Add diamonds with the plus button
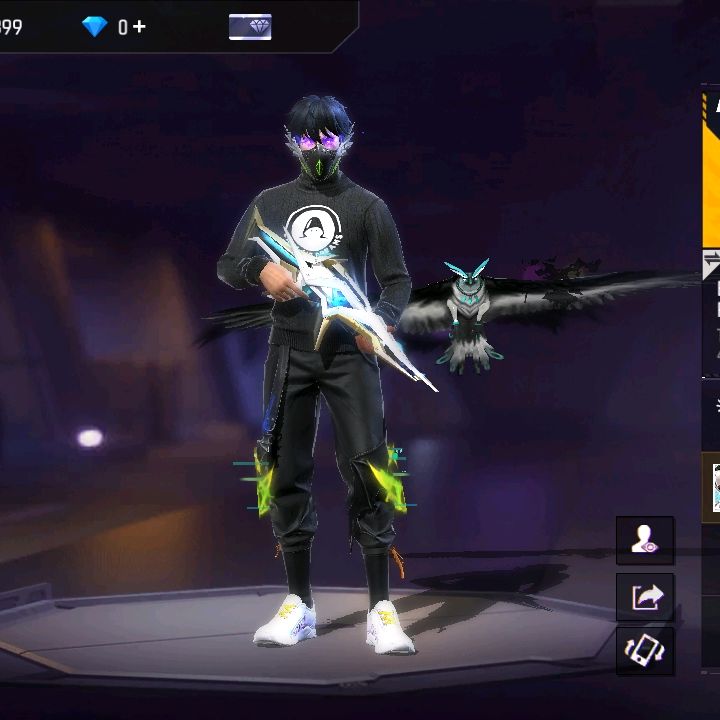Screen dimensions: 720x720 [x=139, y=27]
